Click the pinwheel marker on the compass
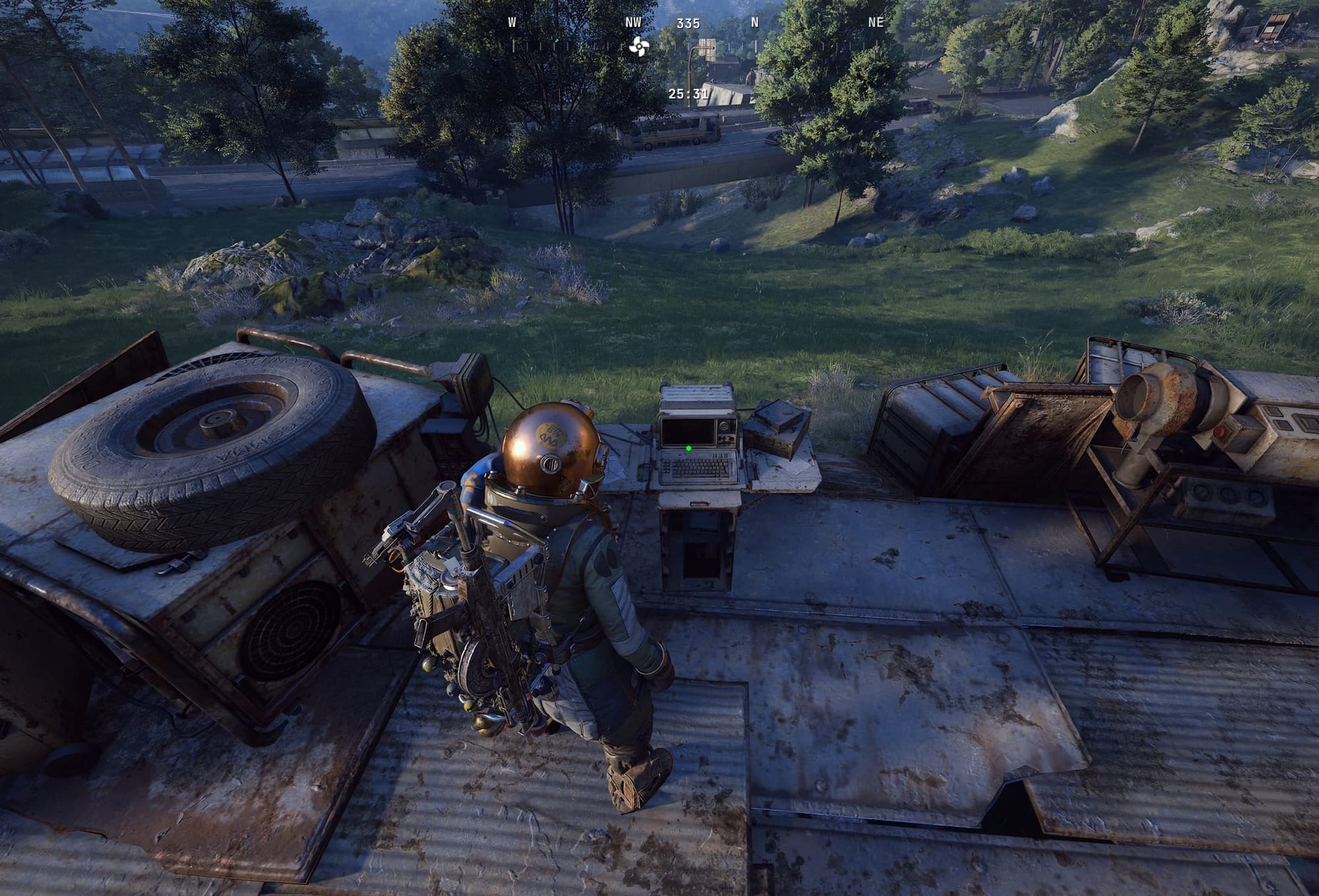 pos(638,46)
